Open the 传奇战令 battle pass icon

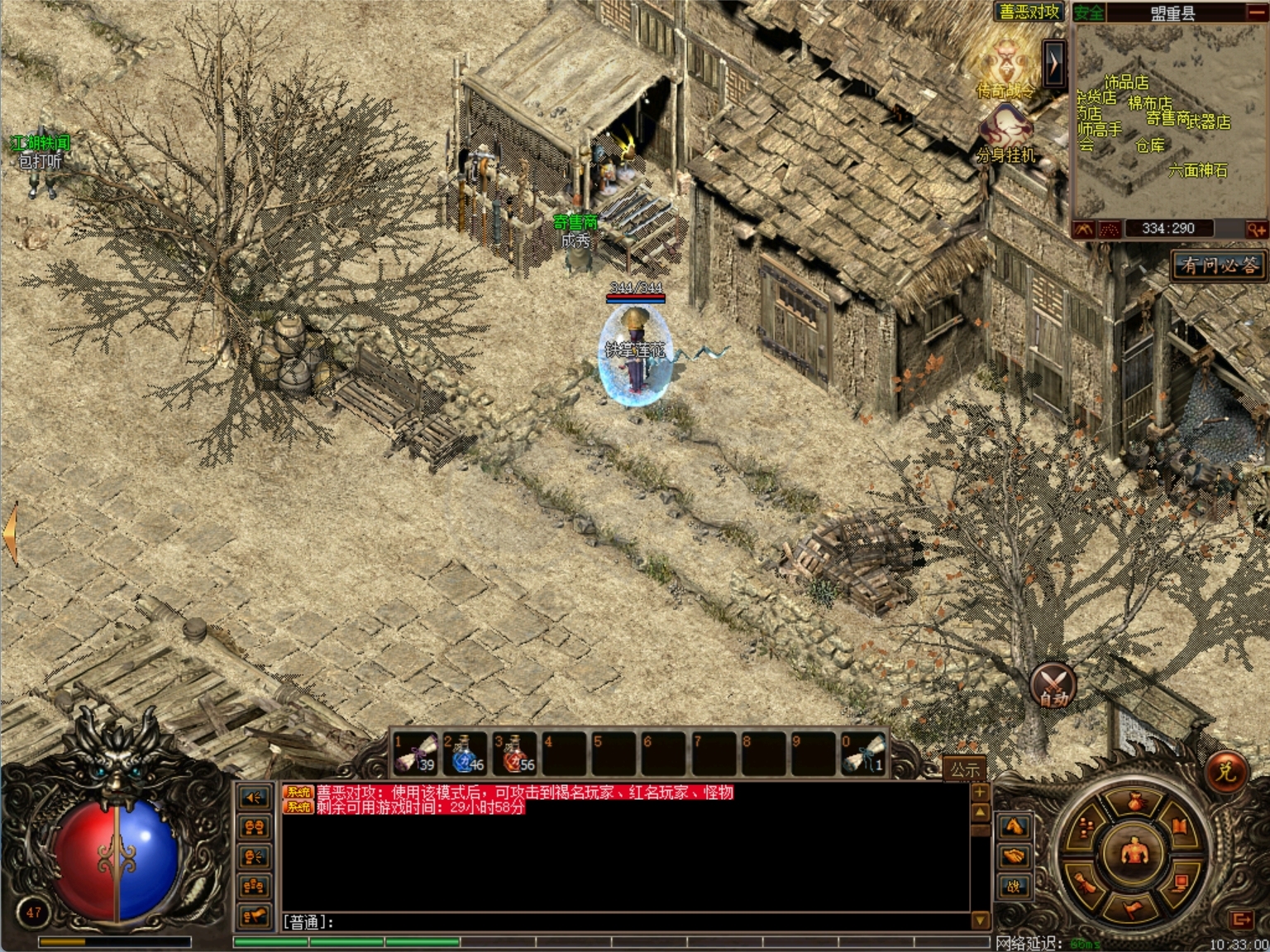1005,69
